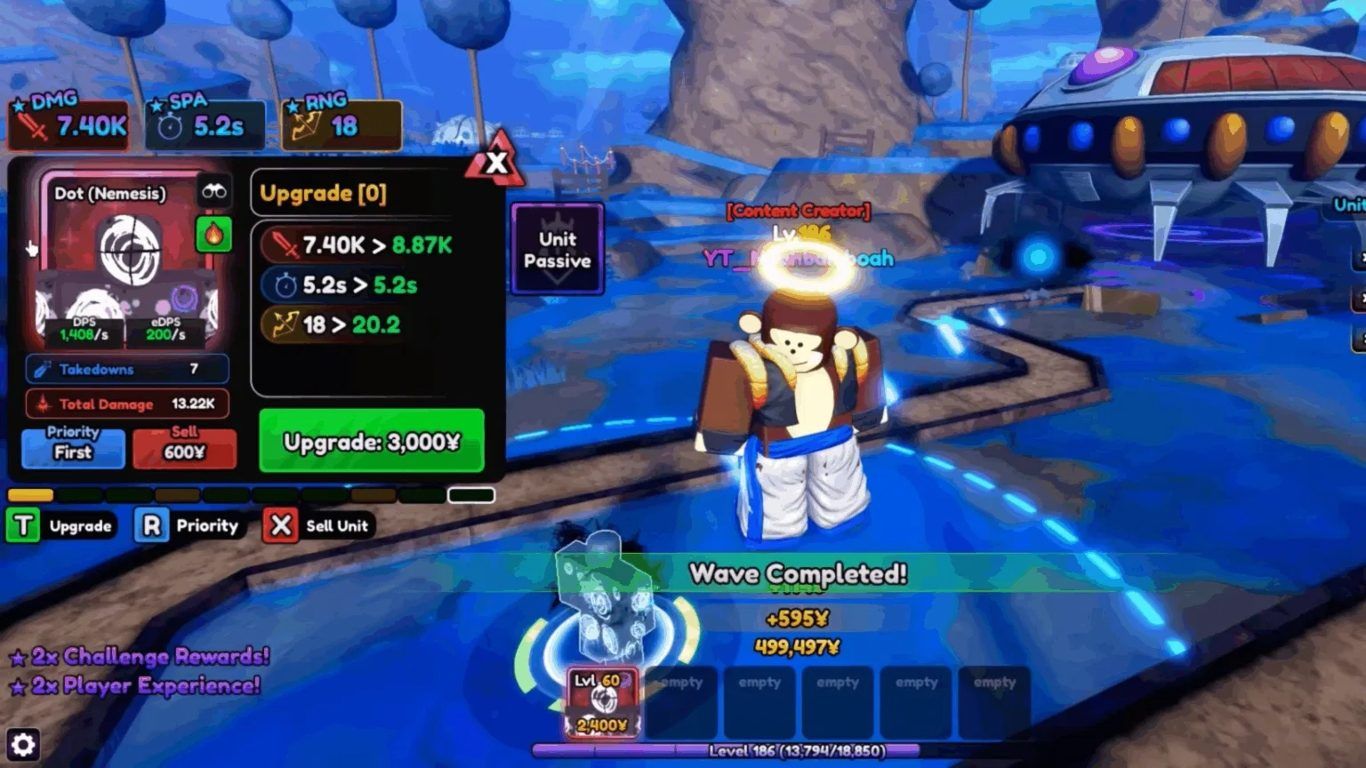1366x768 pixels.
Task: Click the binoculars icon on the unit card
Action: point(214,191)
